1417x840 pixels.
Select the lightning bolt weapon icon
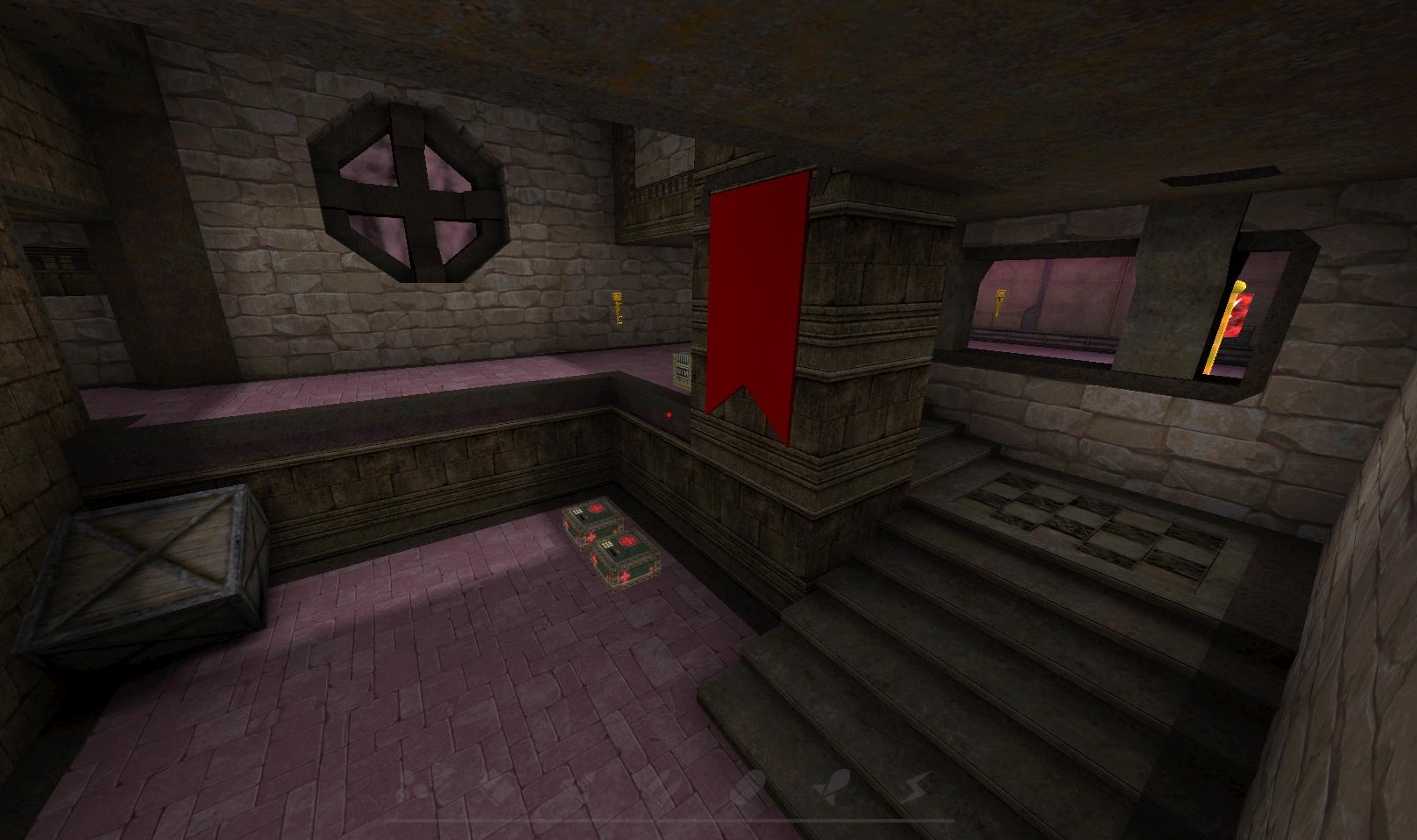[x=918, y=786]
